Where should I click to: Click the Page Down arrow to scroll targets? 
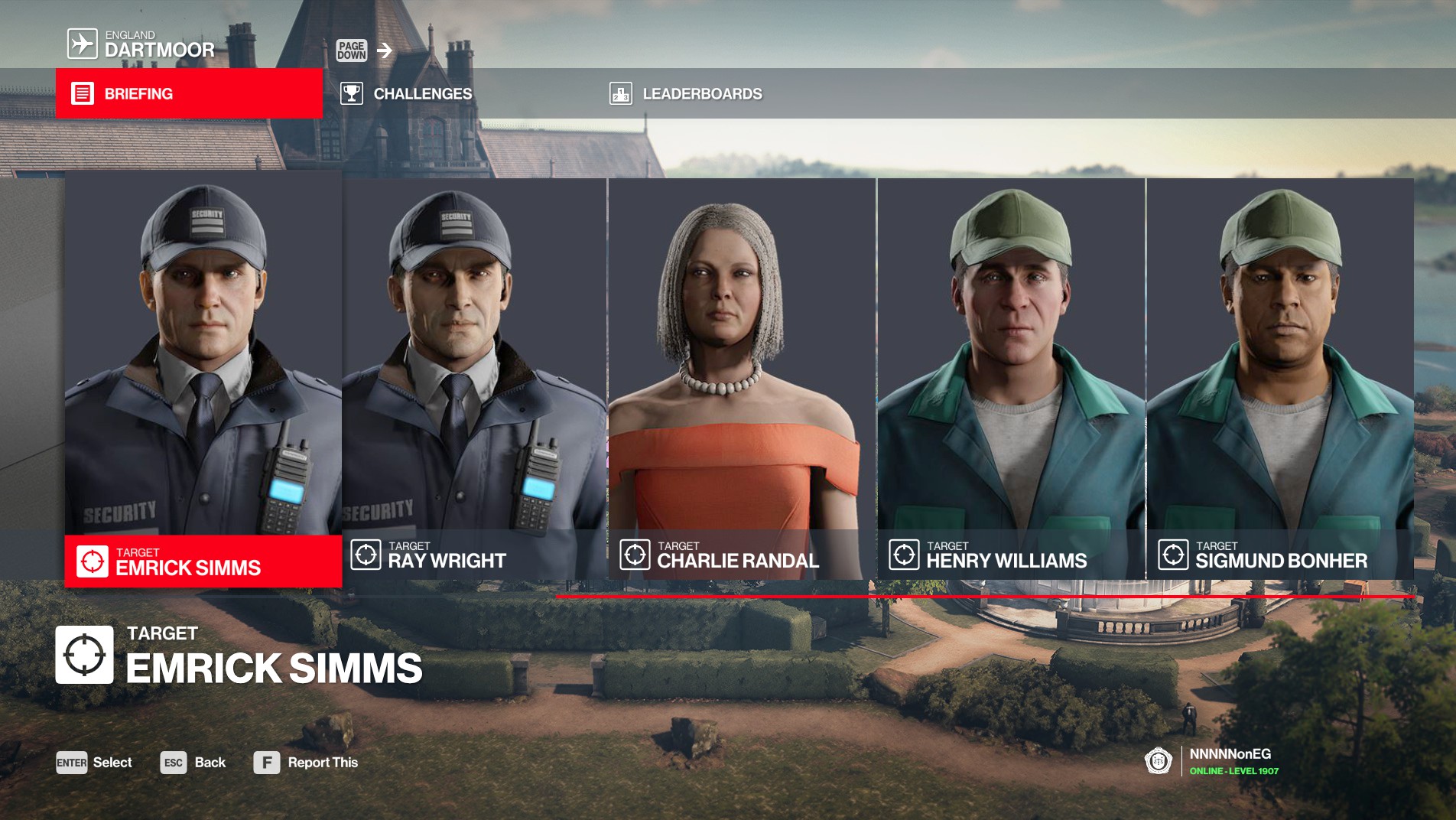[384, 52]
